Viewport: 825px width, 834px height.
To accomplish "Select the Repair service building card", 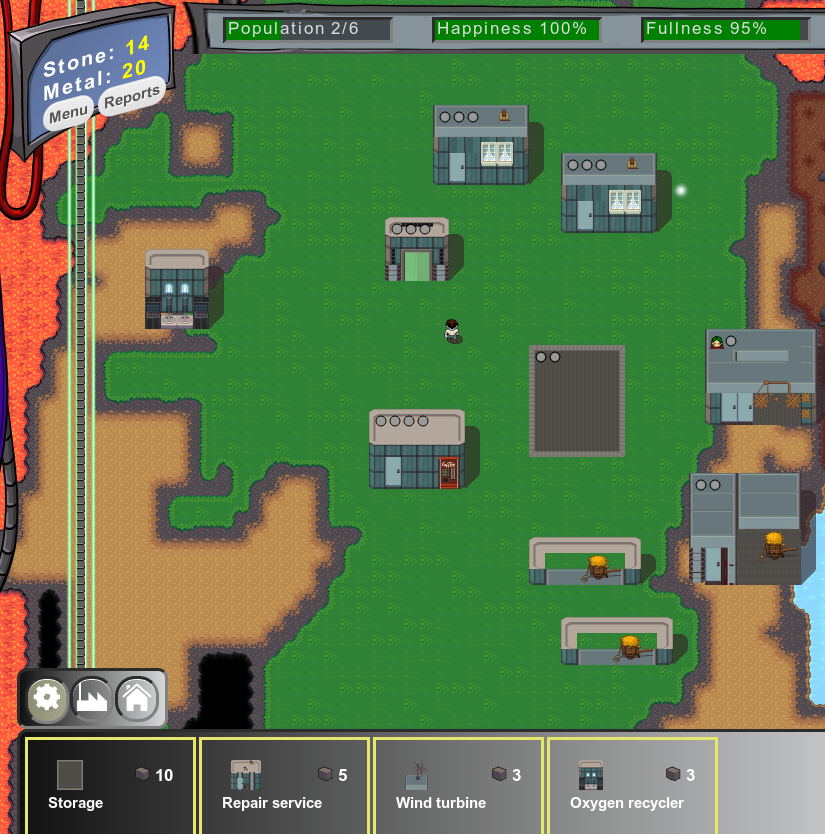I will point(284,786).
